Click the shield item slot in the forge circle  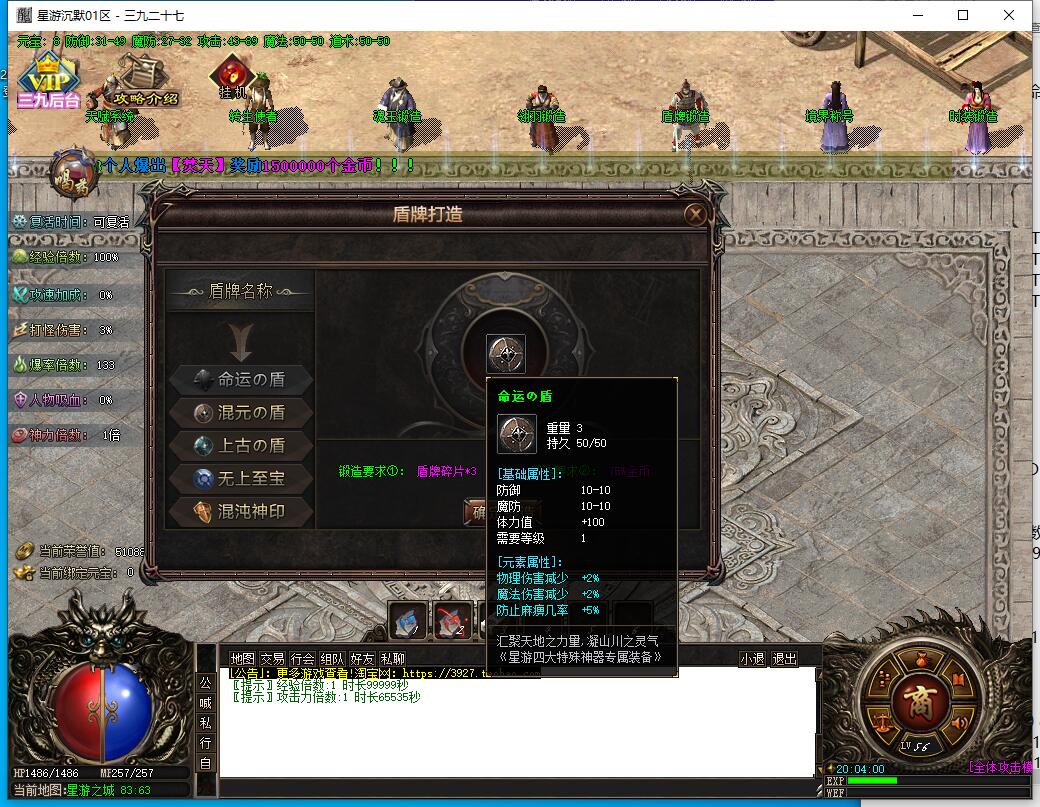pyautogui.click(x=505, y=353)
